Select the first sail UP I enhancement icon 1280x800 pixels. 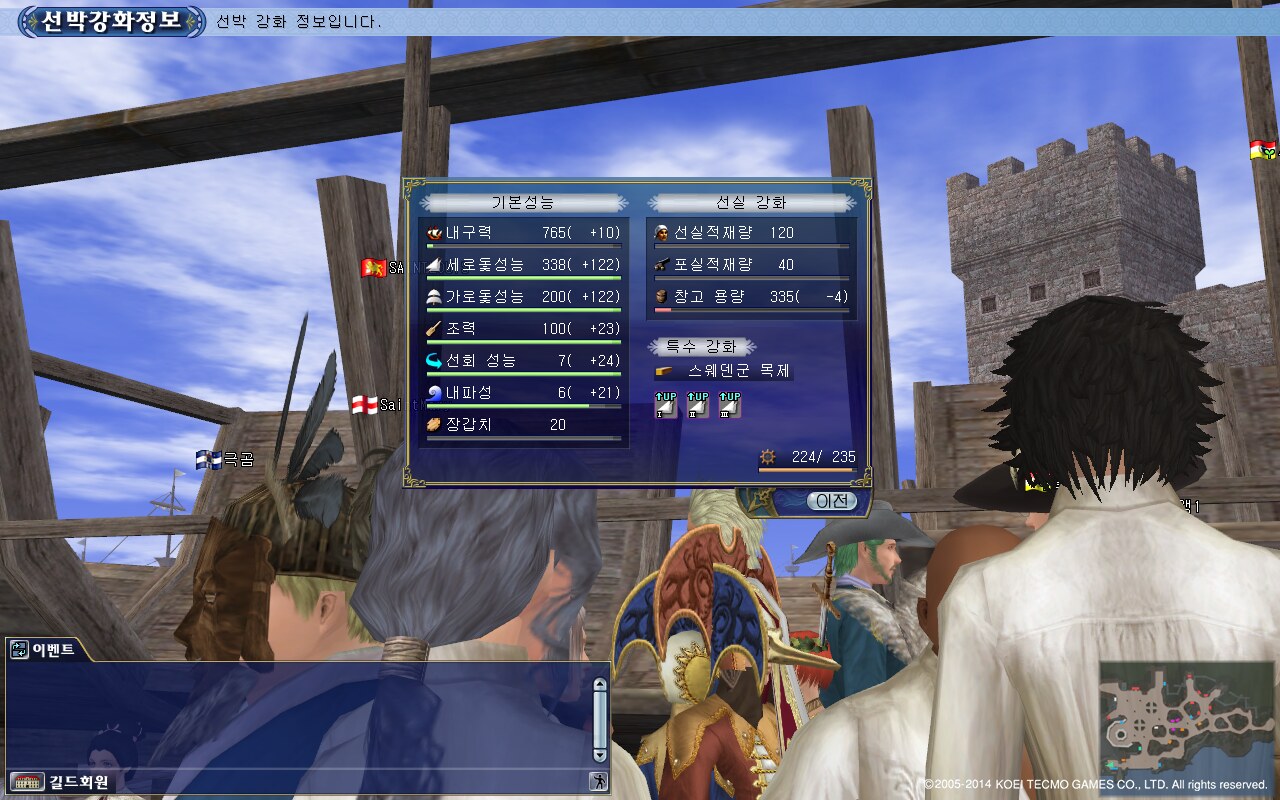coord(666,405)
